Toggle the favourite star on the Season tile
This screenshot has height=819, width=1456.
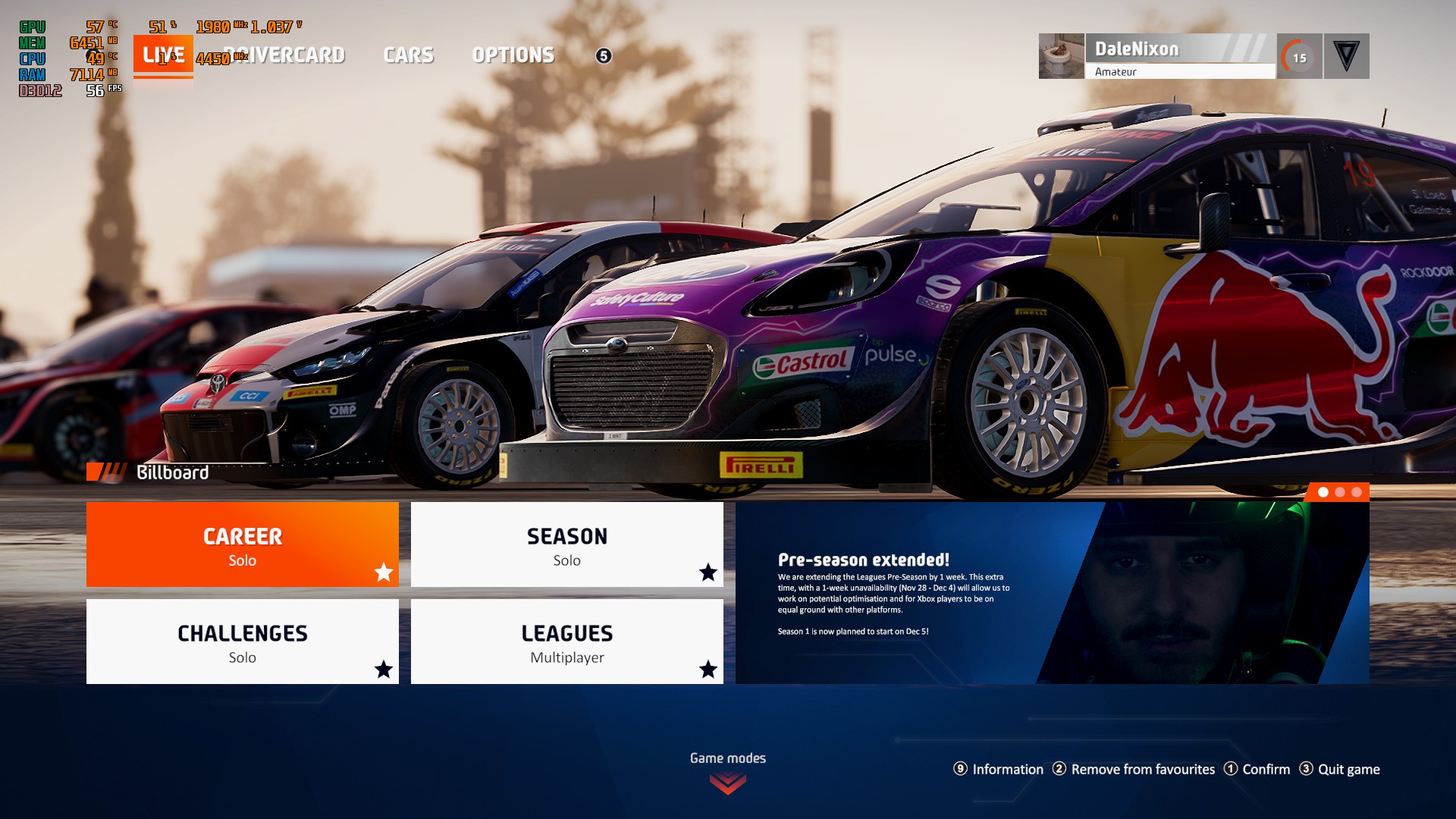coord(708,573)
